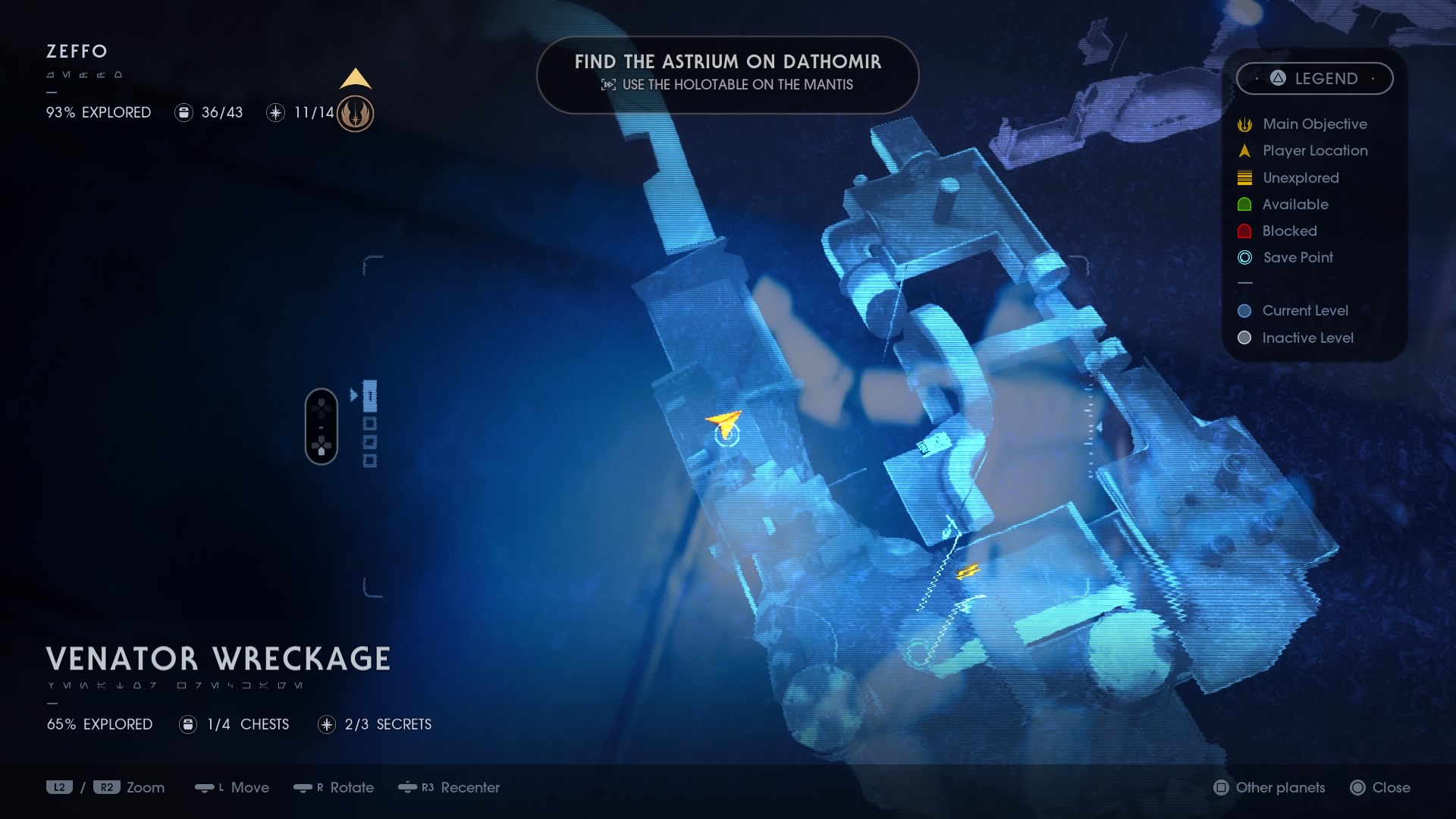Click the cyan Save Point ring in Legend

(1244, 258)
